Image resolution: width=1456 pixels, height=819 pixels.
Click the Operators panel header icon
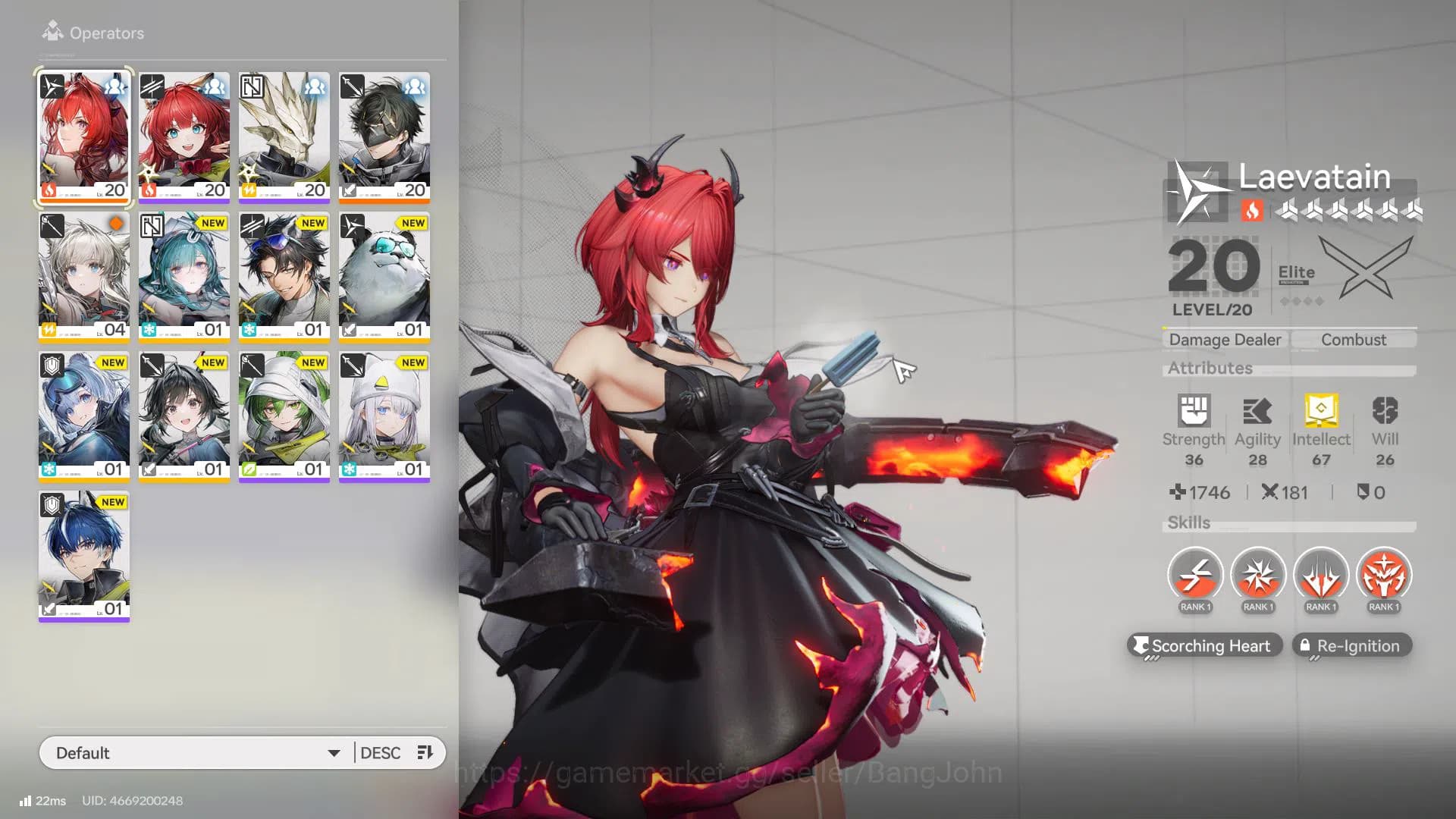pyautogui.click(x=52, y=32)
